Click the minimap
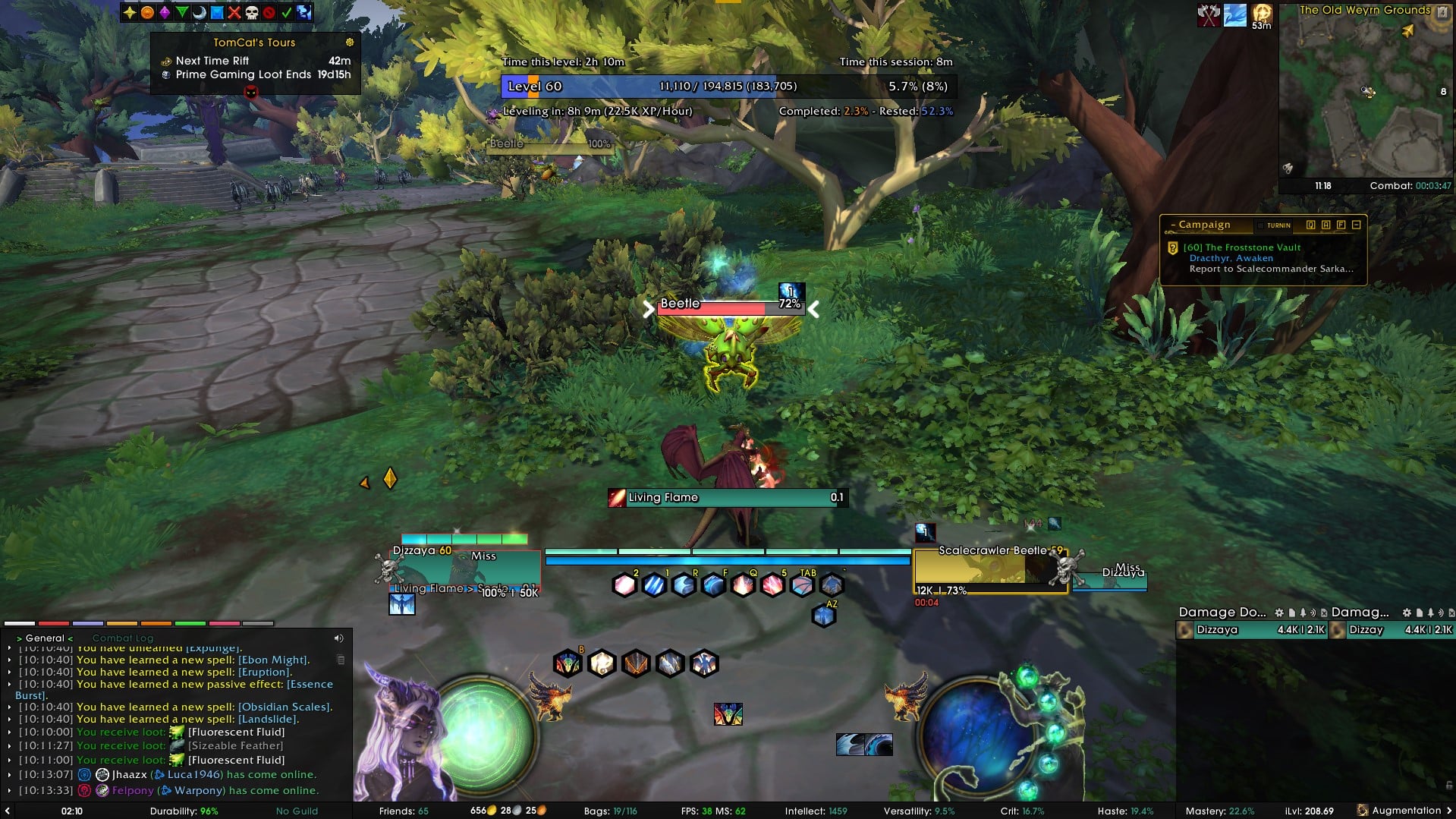Image resolution: width=1456 pixels, height=819 pixels. tap(1364, 95)
